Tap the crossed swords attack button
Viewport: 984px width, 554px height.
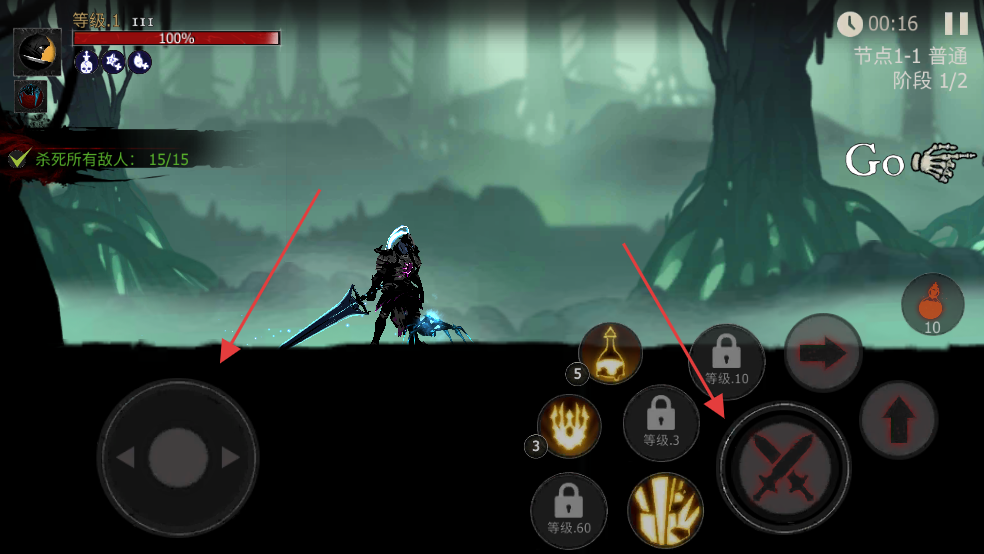pyautogui.click(x=783, y=468)
